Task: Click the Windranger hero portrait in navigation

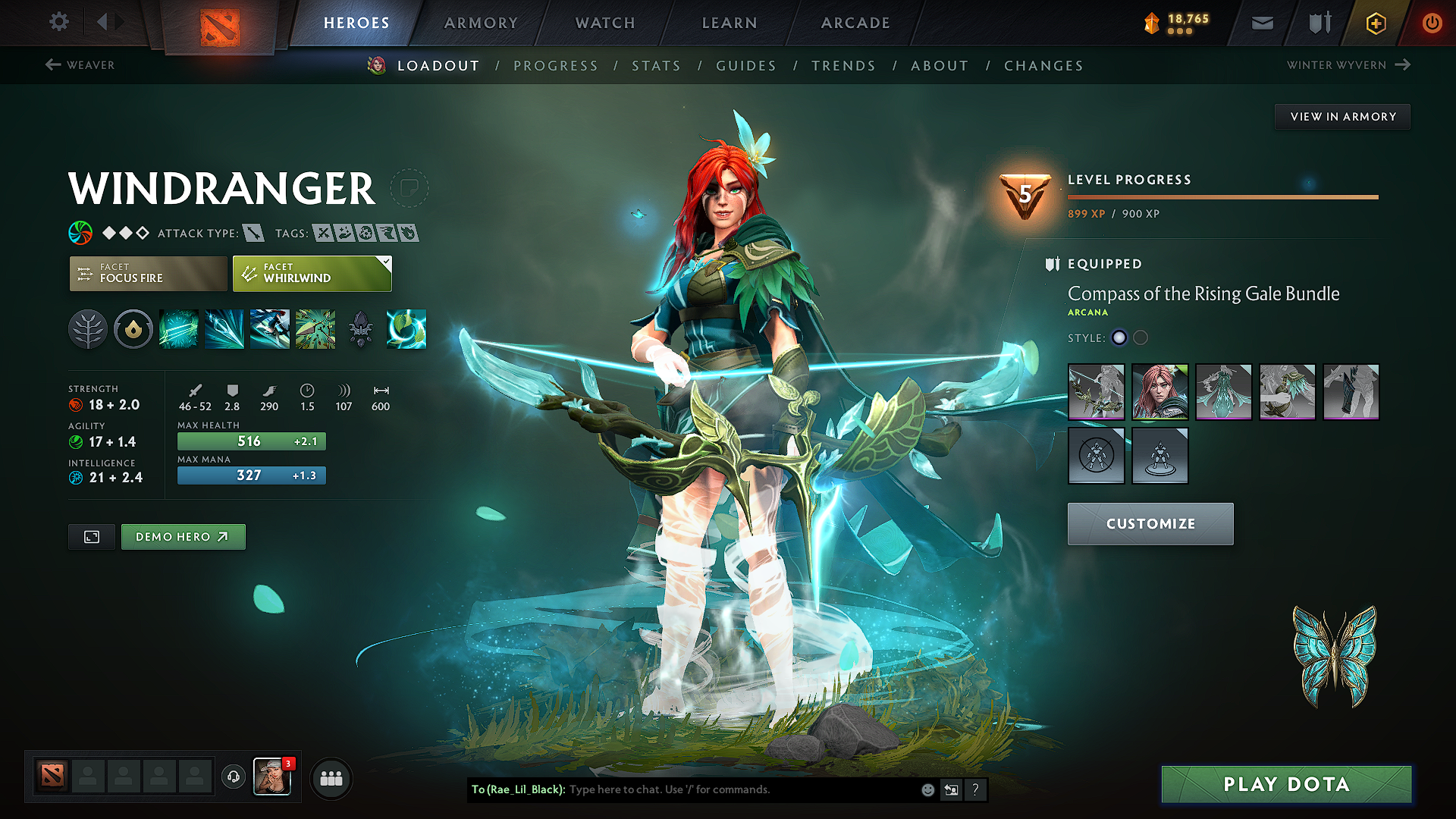Action: 377,65
